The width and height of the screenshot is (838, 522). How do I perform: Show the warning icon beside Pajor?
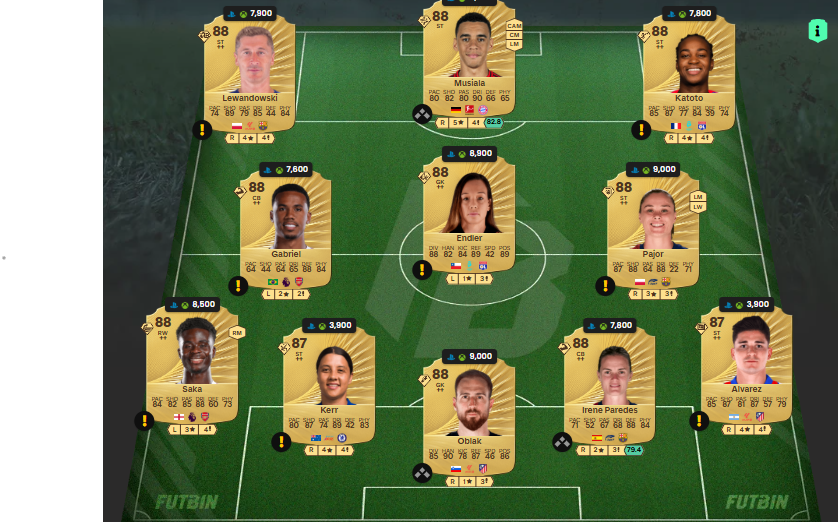point(605,286)
